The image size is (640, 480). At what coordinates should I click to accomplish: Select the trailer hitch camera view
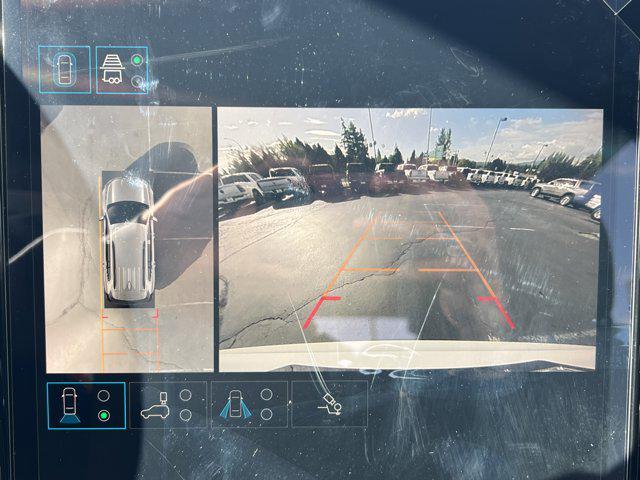click(329, 405)
